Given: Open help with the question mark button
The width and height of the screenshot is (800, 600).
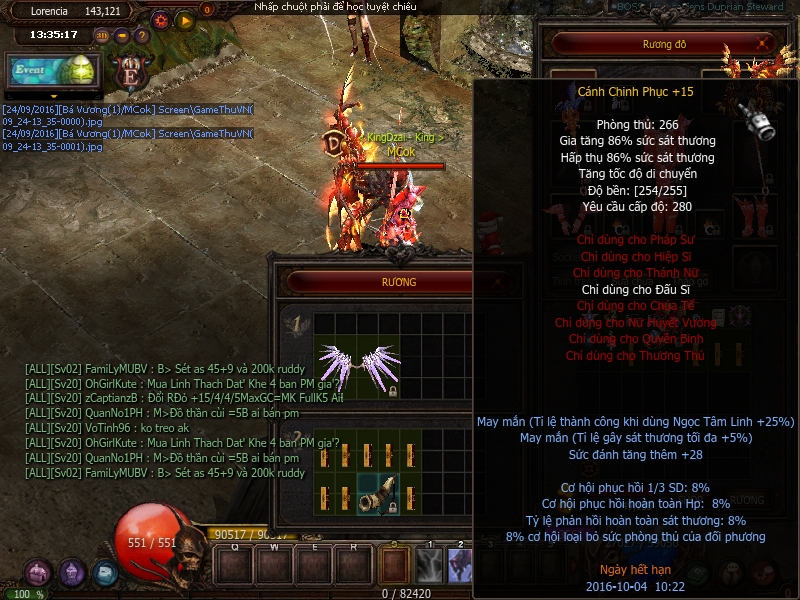Looking at the screenshot, I should point(140,36).
